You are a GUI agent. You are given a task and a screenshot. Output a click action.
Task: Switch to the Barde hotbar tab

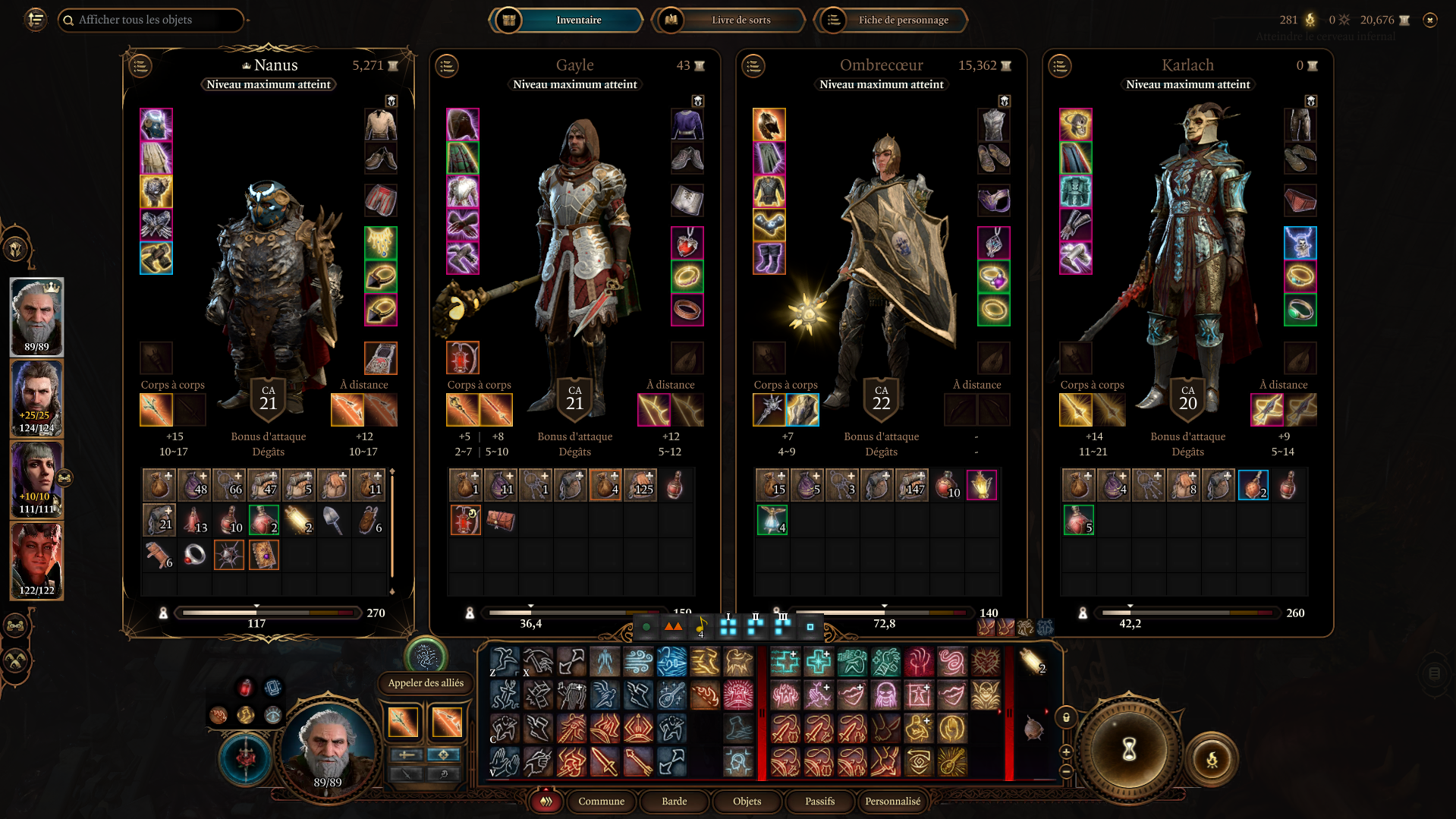(x=674, y=801)
